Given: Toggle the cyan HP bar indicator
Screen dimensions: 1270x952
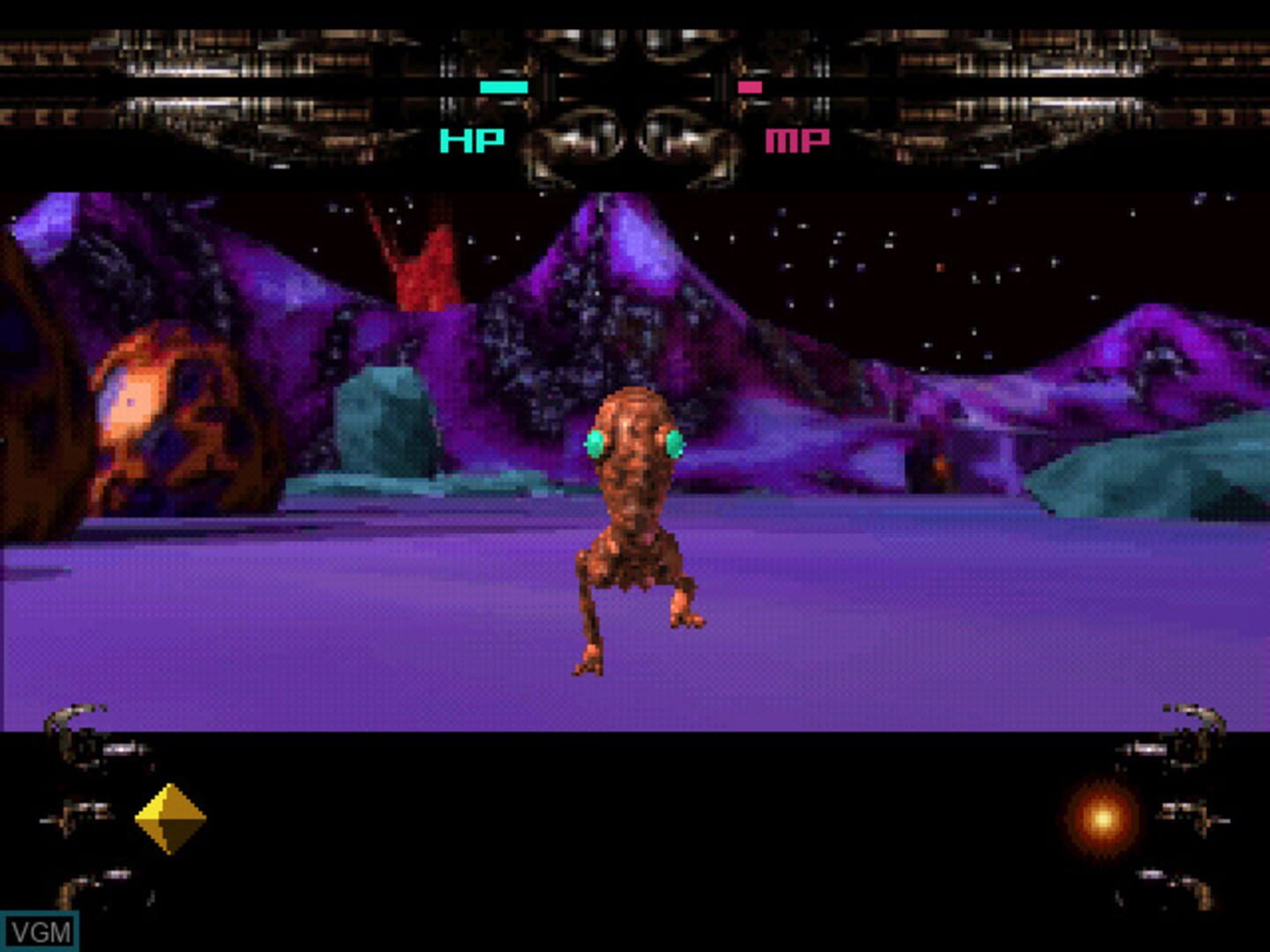Looking at the screenshot, I should (x=503, y=86).
